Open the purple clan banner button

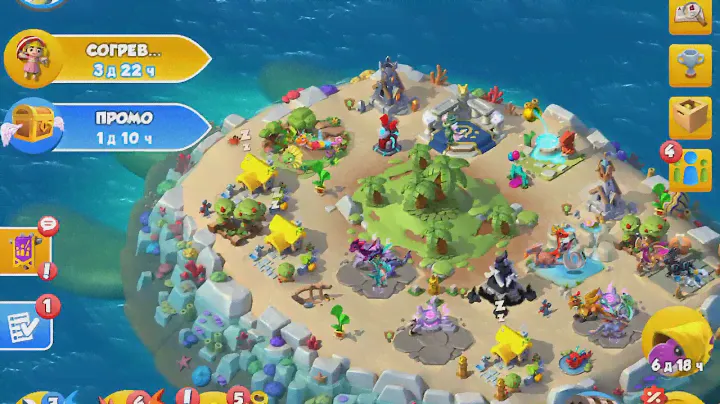[x=24, y=251]
